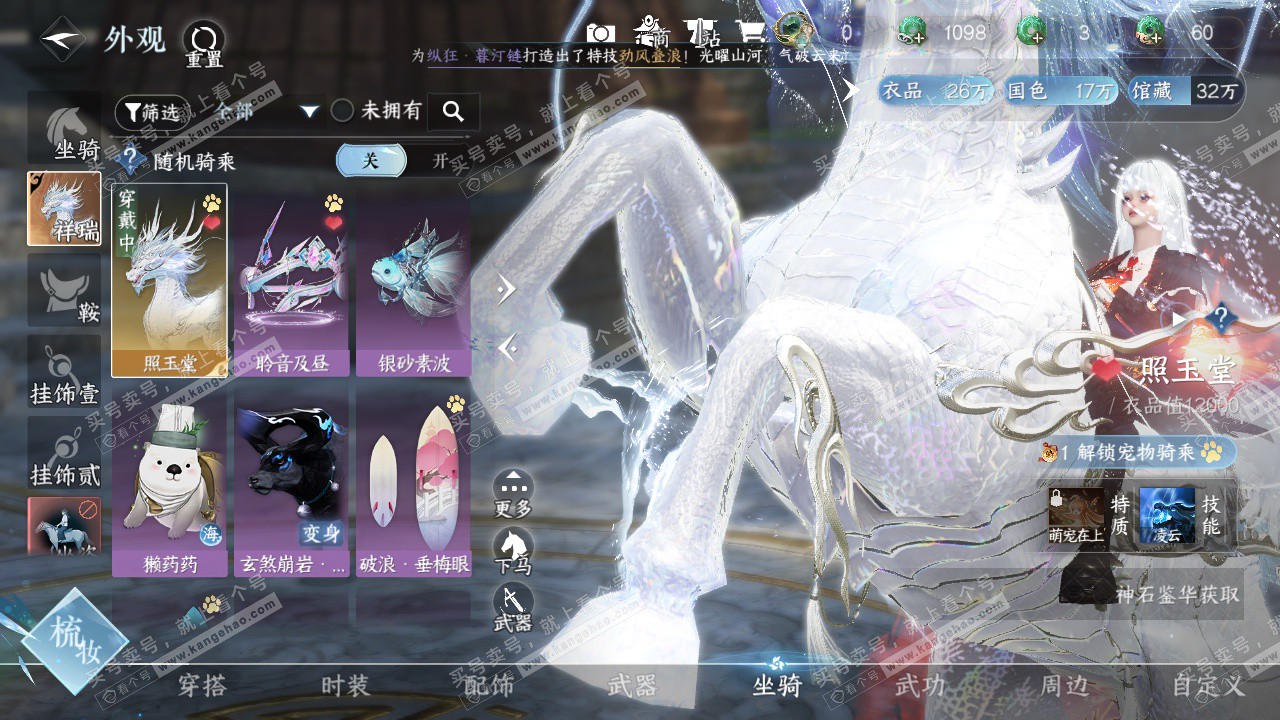
Task: Open the 筛选 filter button
Action: 151,112
